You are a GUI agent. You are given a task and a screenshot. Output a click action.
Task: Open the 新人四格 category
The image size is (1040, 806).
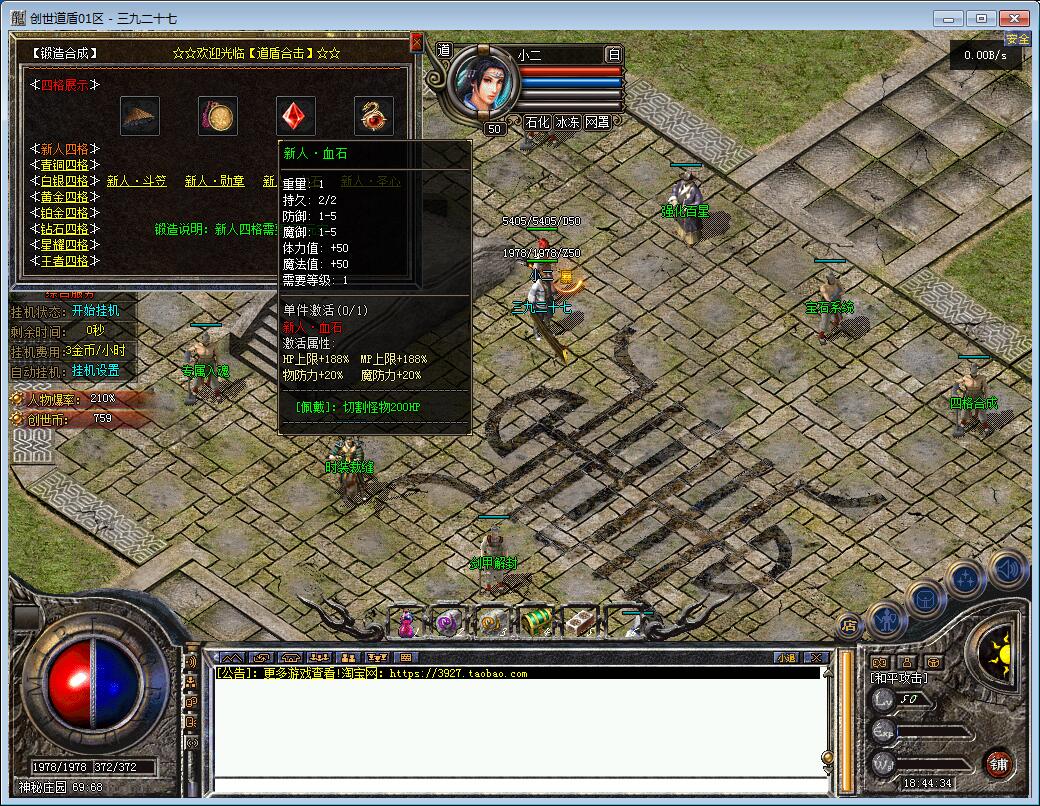(x=65, y=149)
